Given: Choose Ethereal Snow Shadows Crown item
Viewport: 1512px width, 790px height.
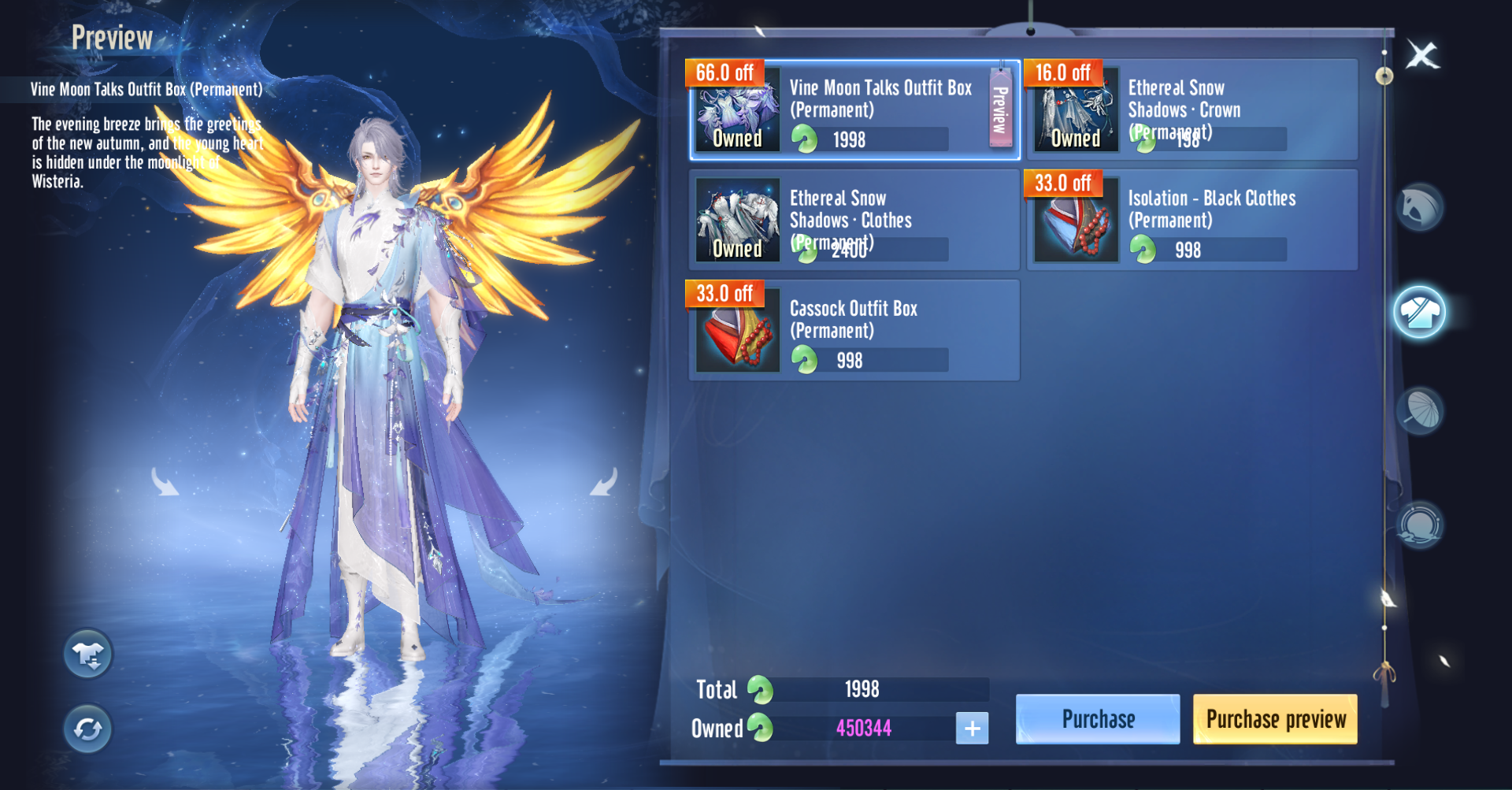Looking at the screenshot, I should [1192, 110].
